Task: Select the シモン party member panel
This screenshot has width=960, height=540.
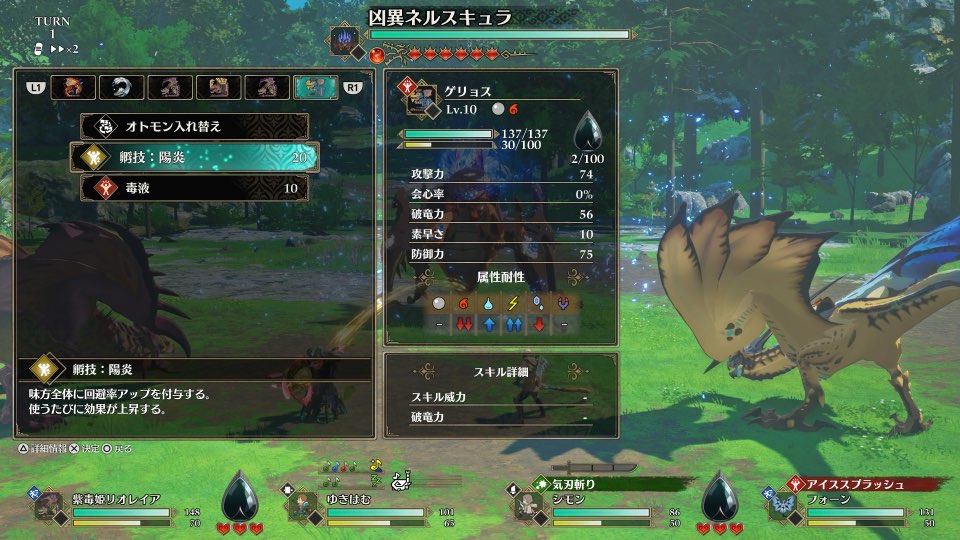Action: point(590,507)
